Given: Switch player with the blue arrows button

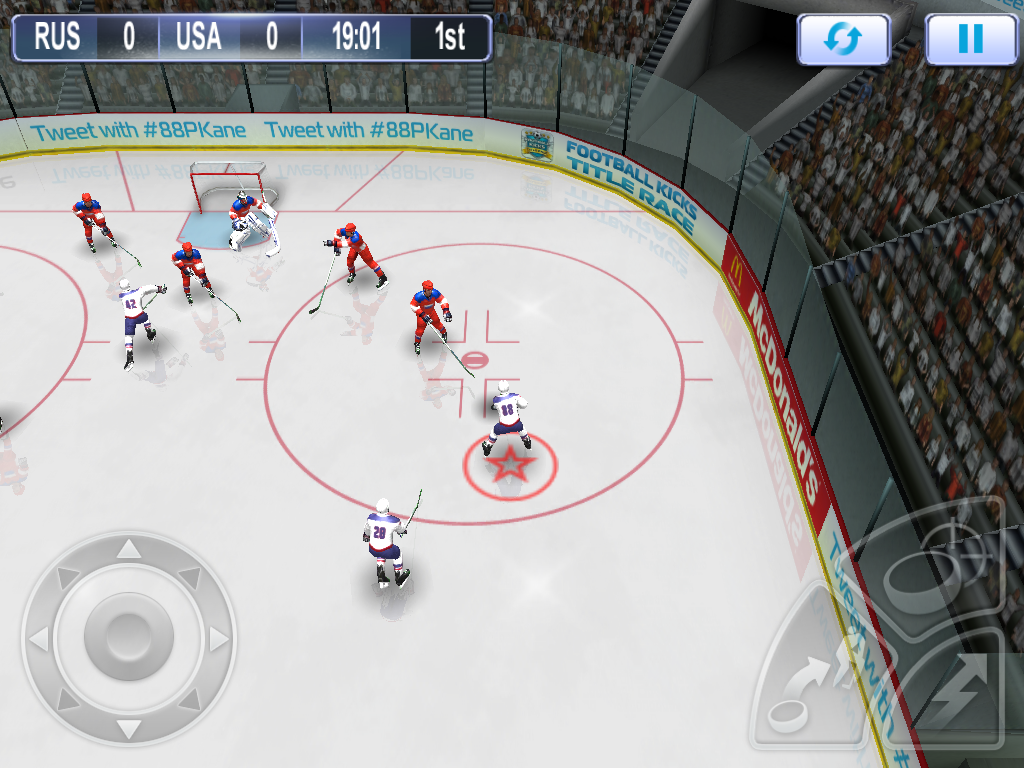Looking at the screenshot, I should tap(843, 40).
